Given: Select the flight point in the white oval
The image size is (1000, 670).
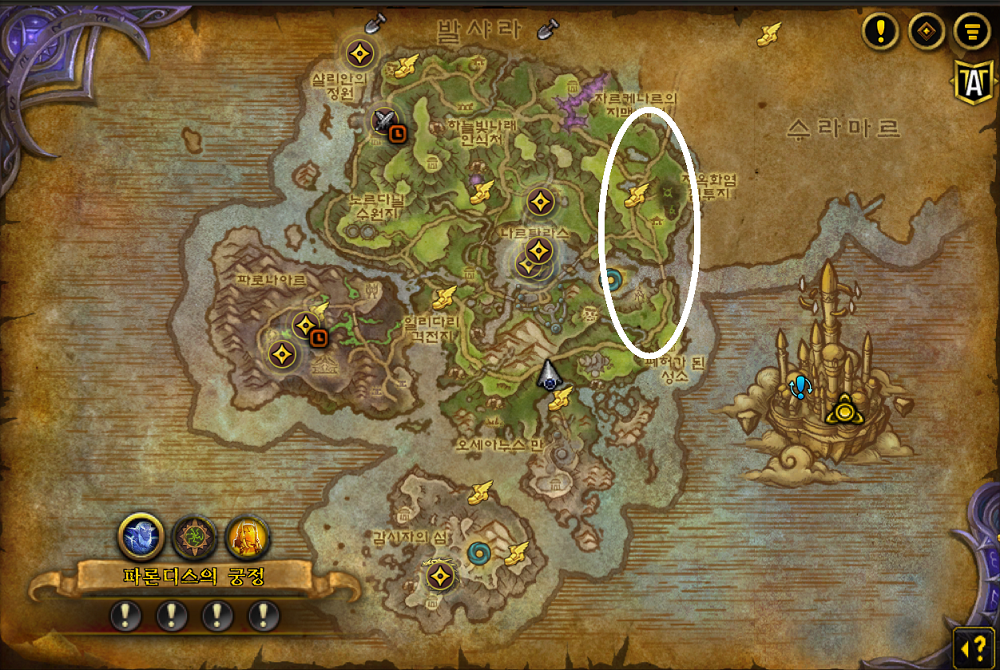Looking at the screenshot, I should (x=635, y=196).
